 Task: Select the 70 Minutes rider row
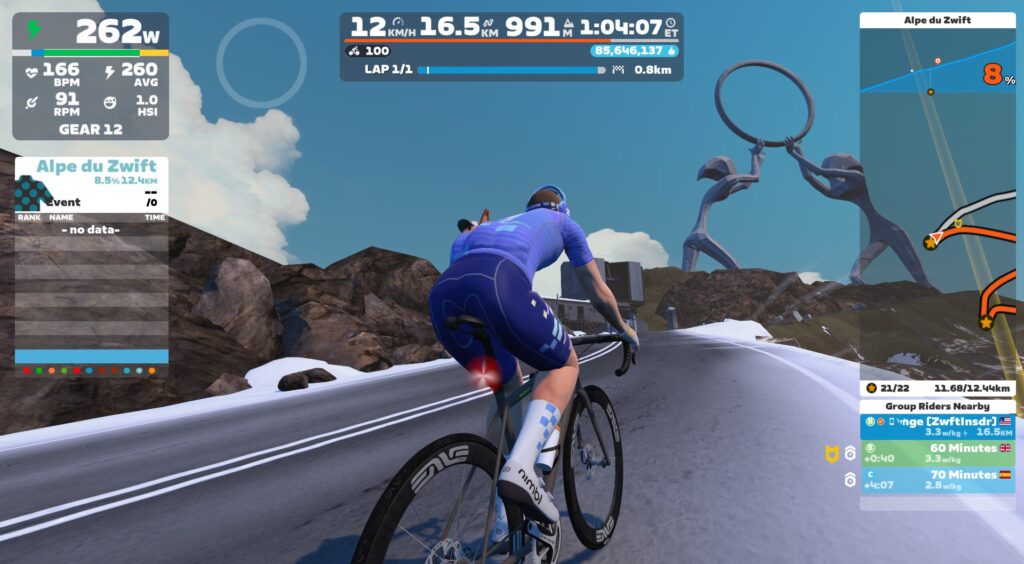point(937,479)
